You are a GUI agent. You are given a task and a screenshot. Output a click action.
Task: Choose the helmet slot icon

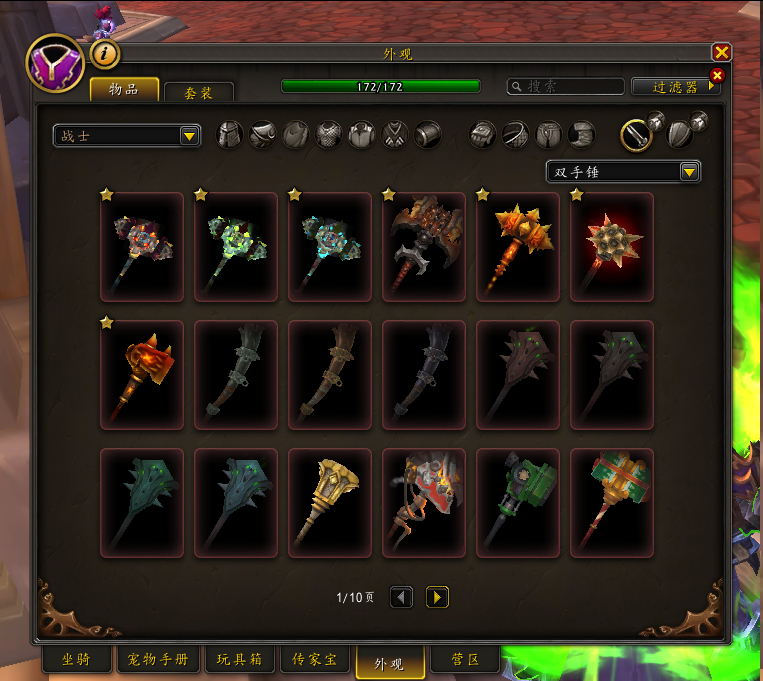coord(230,134)
